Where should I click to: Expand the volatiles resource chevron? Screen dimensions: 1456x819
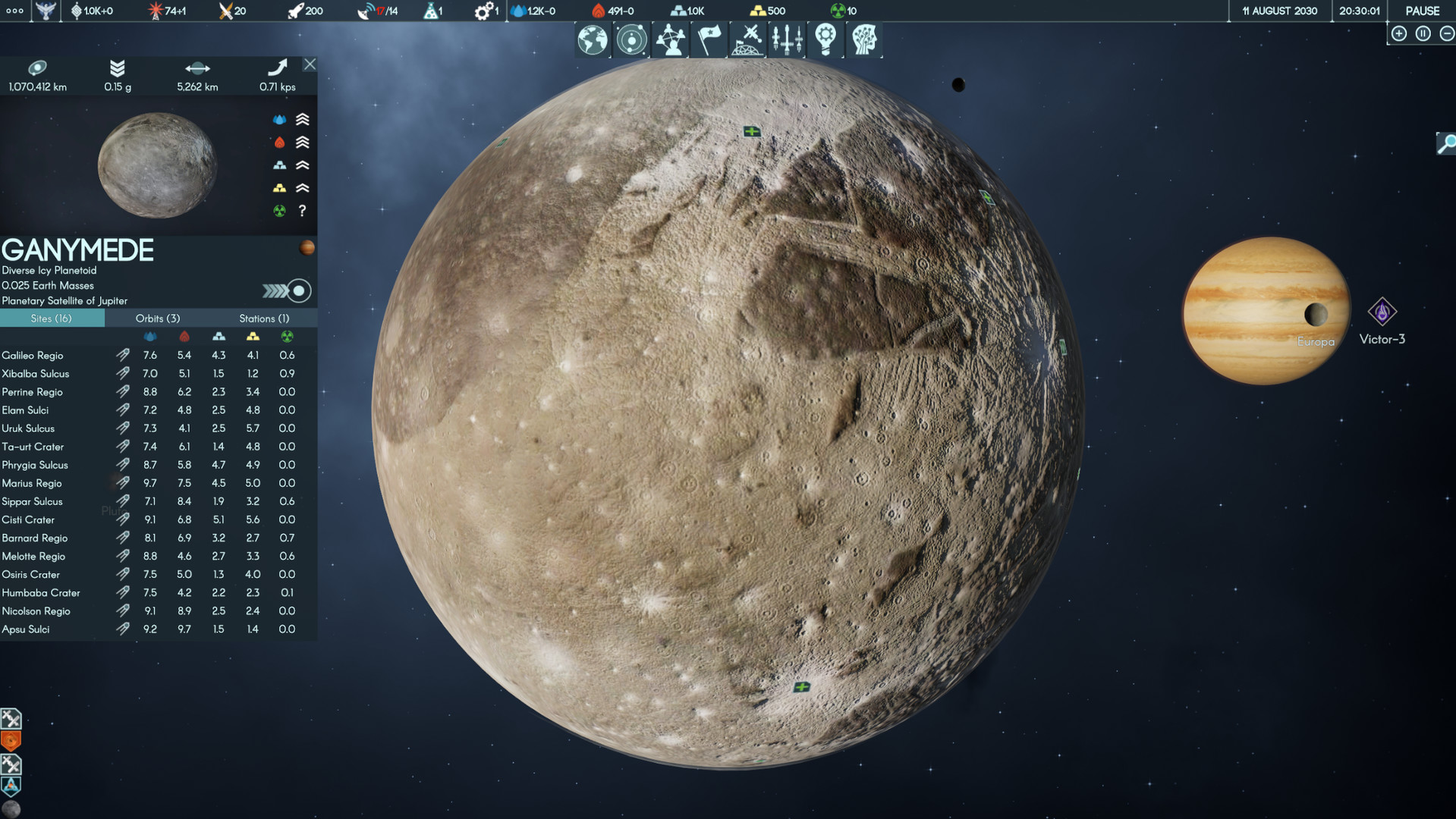coord(302,142)
